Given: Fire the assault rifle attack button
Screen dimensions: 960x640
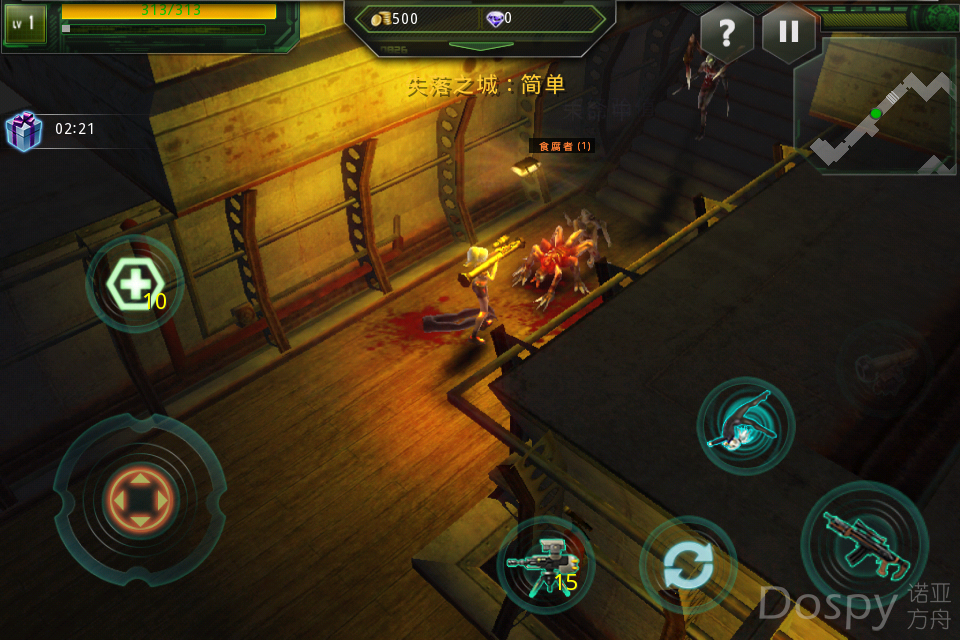Looking at the screenshot, I should [864, 543].
